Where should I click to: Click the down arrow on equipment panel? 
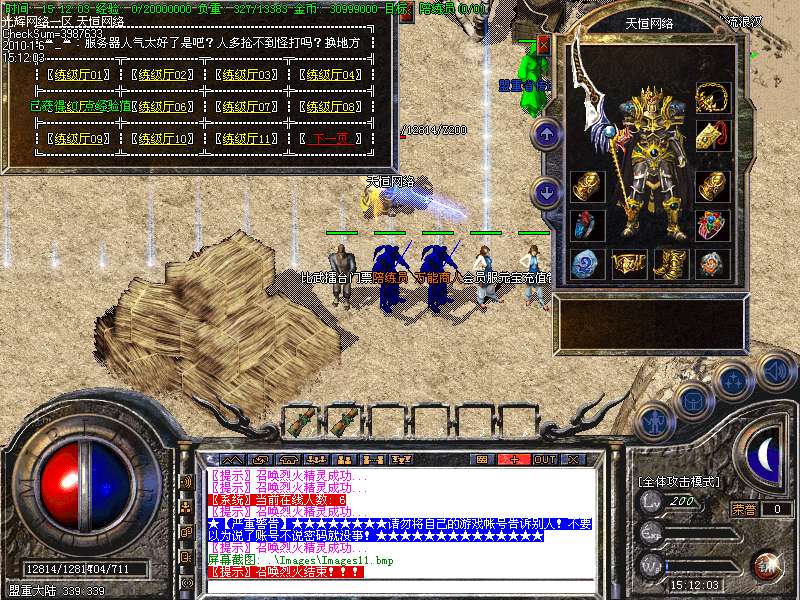coord(546,192)
